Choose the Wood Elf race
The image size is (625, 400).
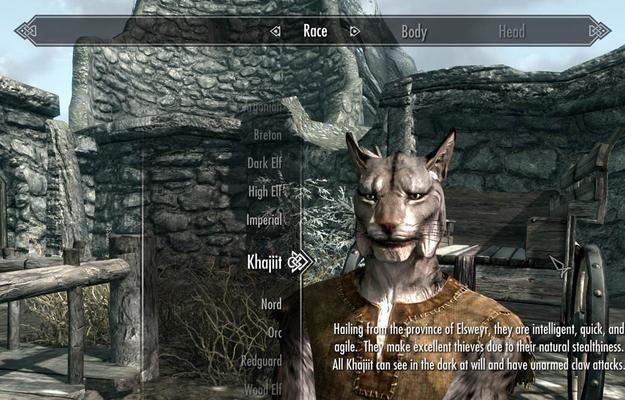coord(262,388)
